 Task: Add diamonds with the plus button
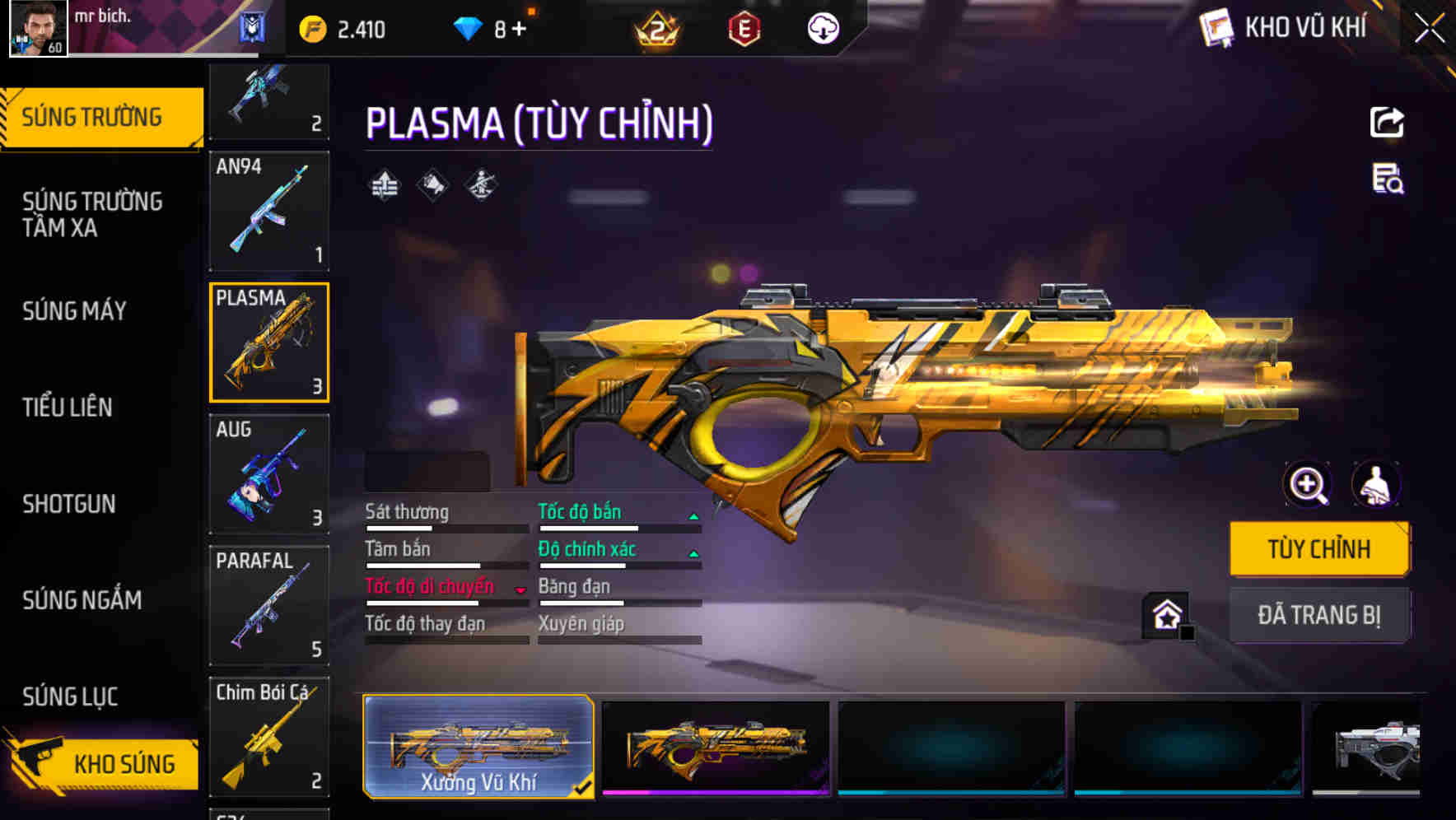[x=519, y=30]
